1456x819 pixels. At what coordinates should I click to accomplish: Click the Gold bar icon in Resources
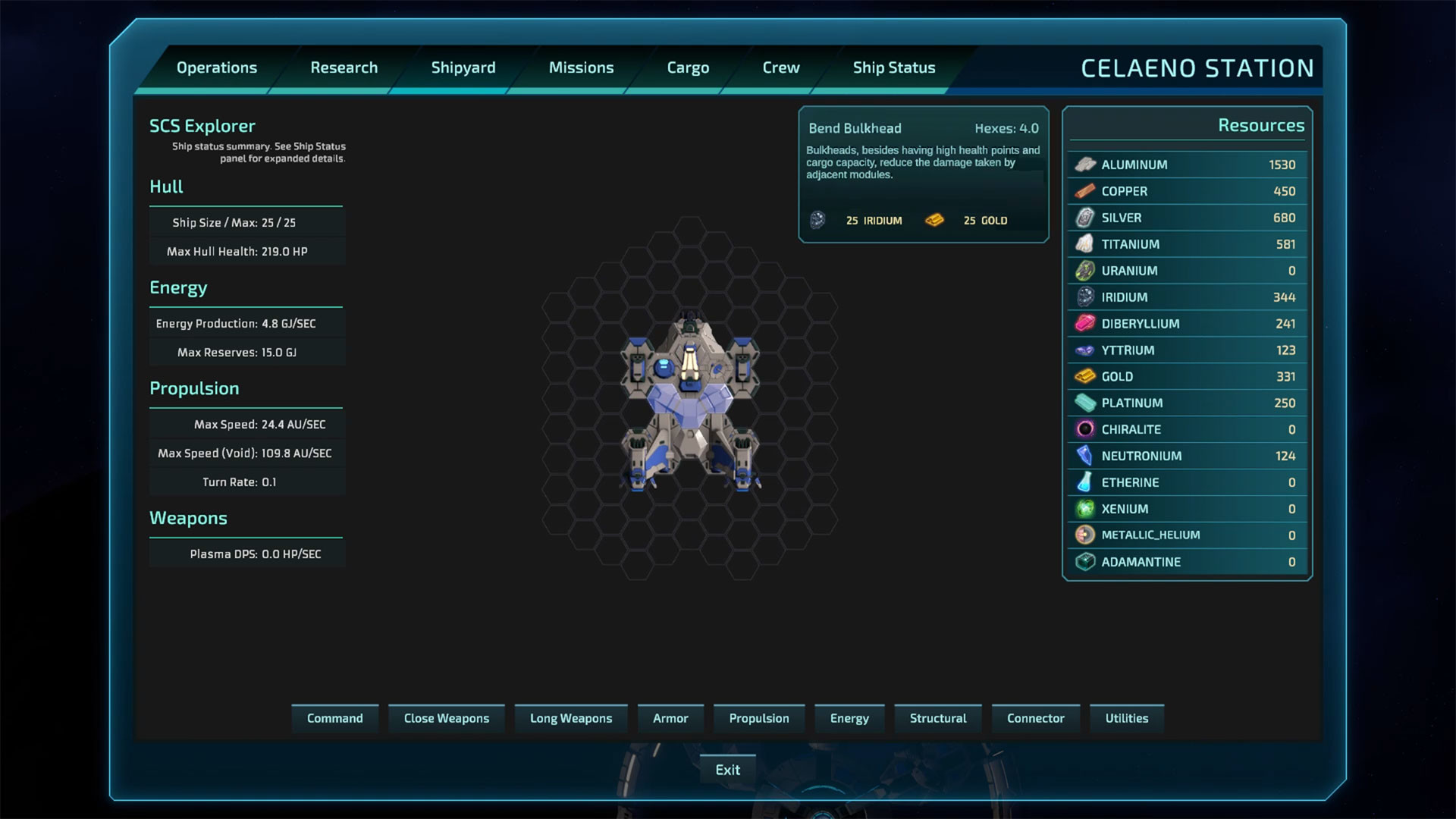(x=1086, y=376)
